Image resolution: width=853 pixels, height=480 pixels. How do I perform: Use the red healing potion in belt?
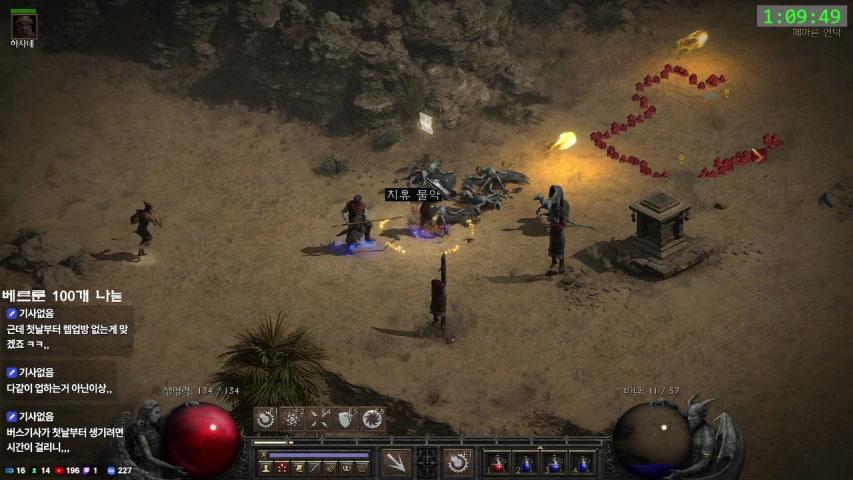coord(497,463)
